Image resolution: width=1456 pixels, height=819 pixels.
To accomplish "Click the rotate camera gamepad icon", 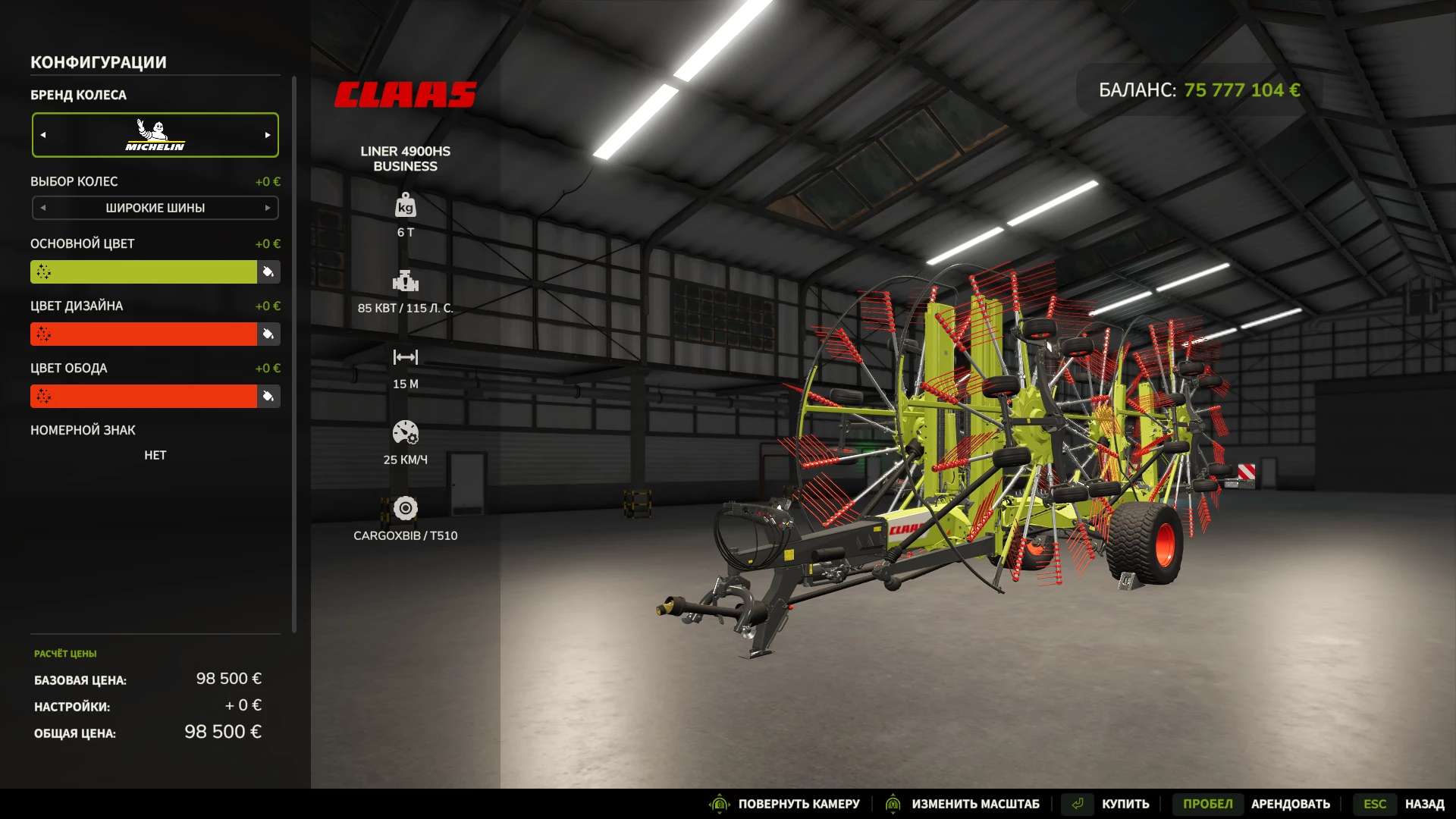I will point(719,804).
